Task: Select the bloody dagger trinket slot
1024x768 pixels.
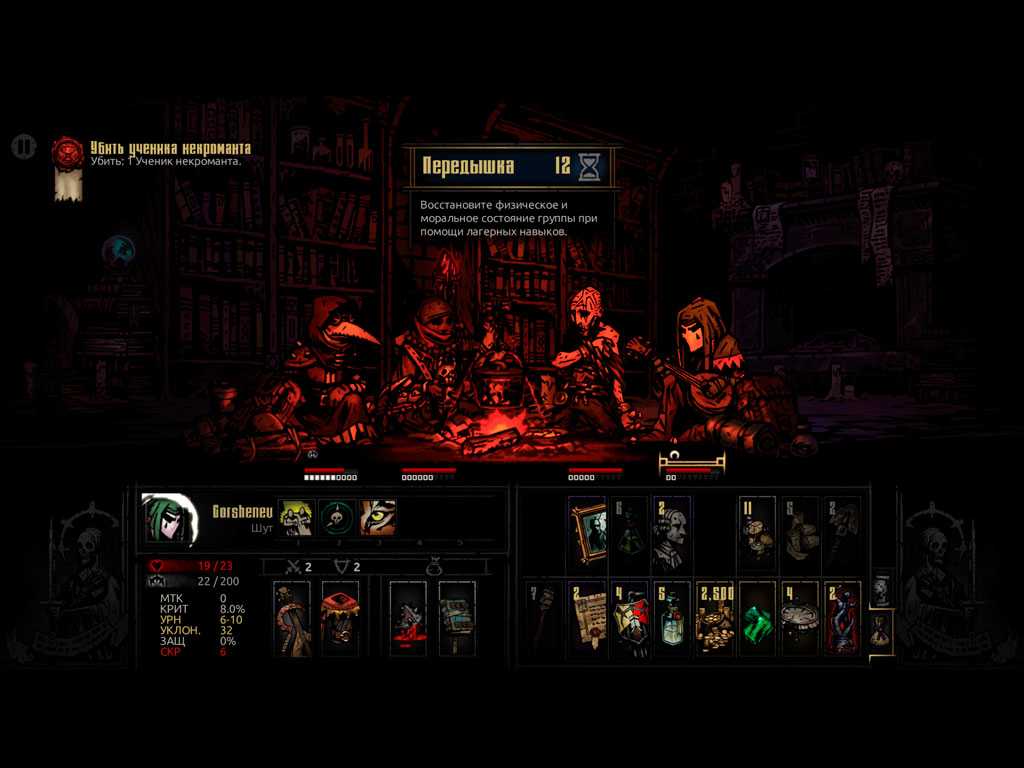Action: 408,618
